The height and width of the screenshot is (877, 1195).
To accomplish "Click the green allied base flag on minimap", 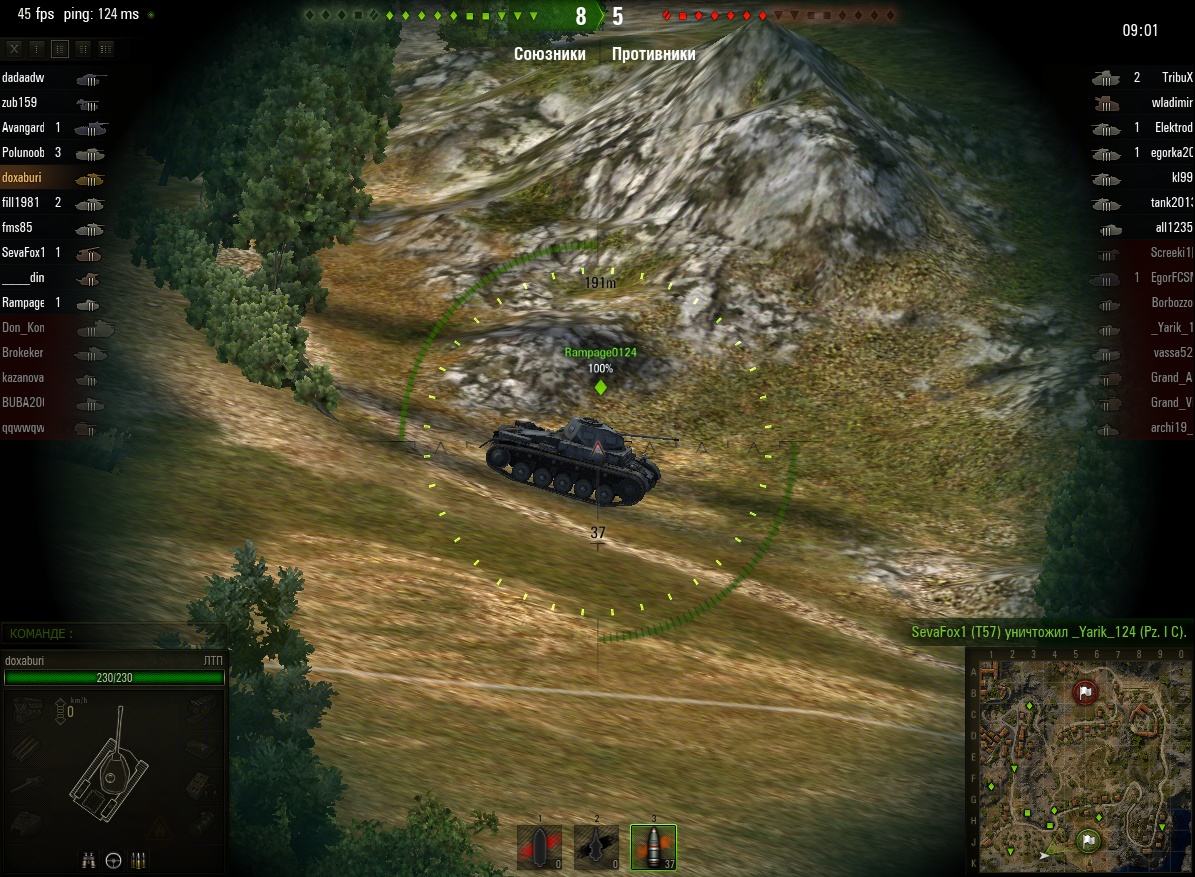I will (1088, 841).
